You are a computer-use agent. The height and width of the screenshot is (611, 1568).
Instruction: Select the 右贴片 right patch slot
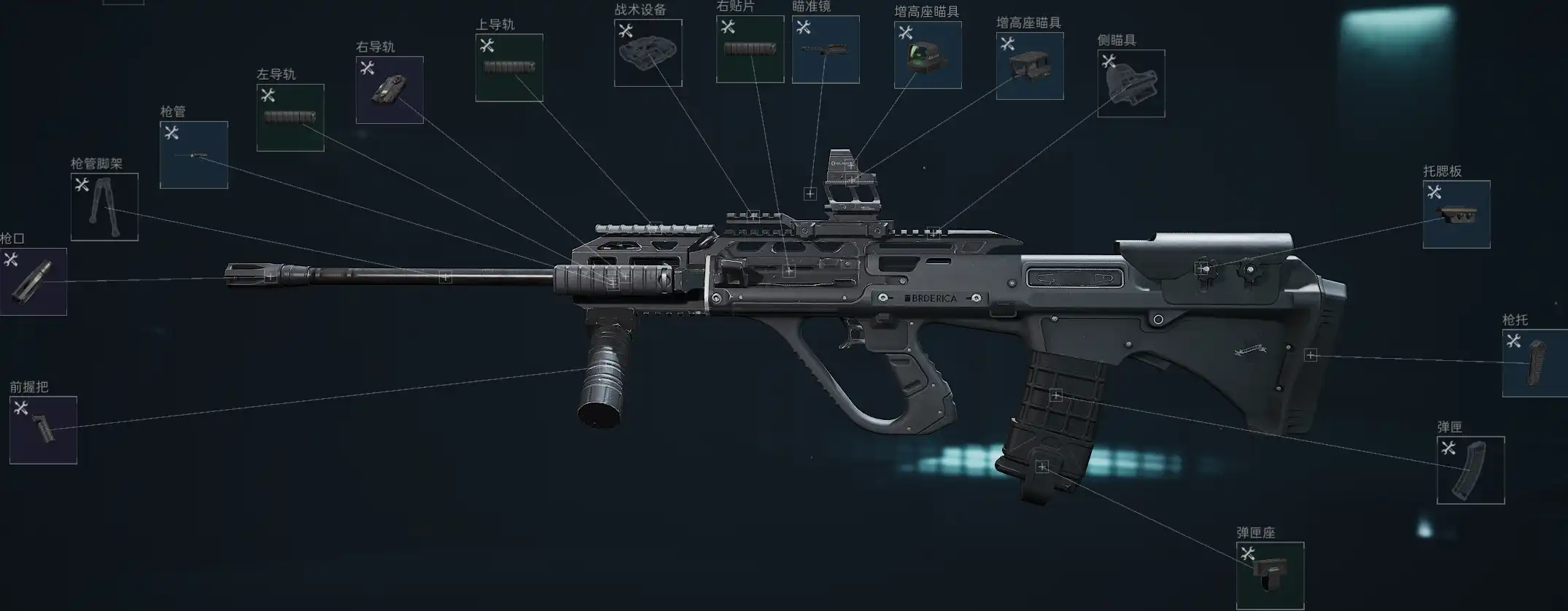(750, 49)
